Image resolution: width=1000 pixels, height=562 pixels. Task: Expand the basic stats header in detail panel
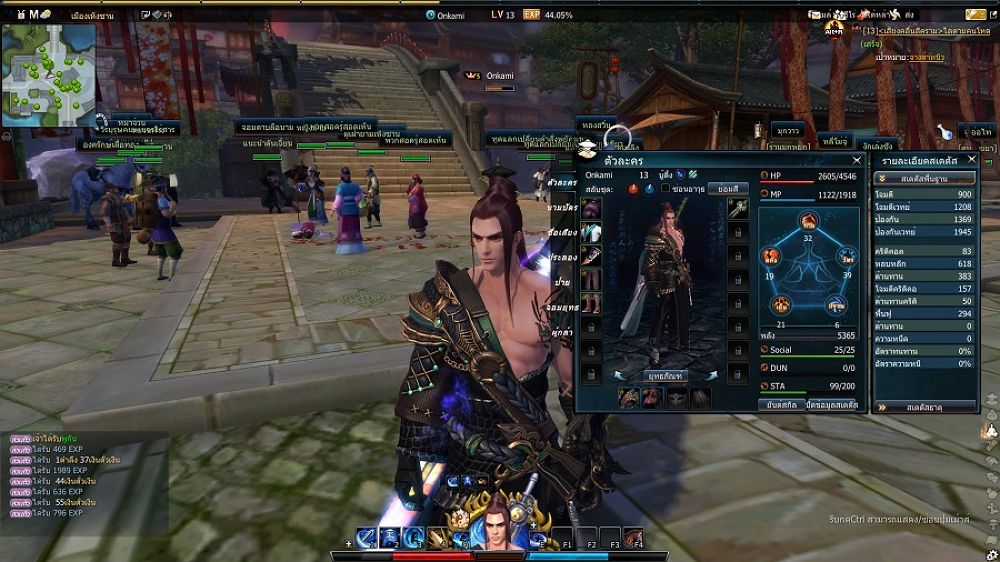click(x=924, y=177)
